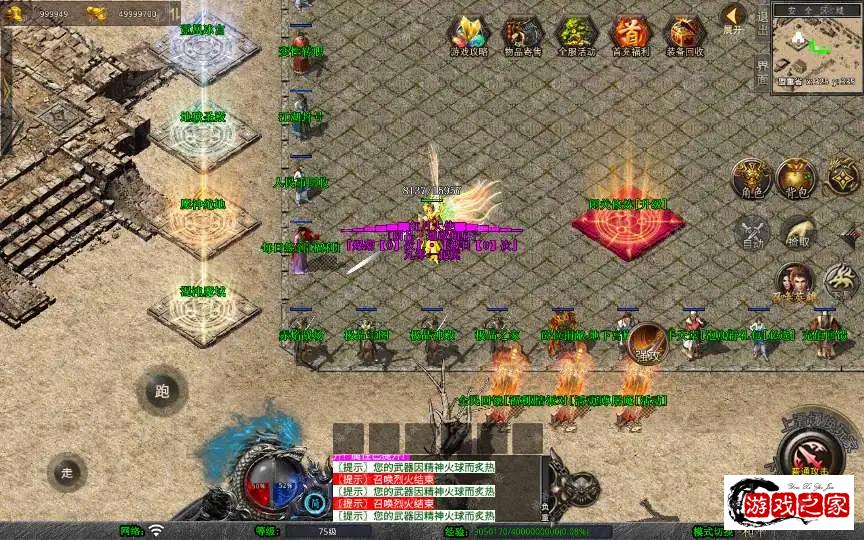
Task: Open the 物品寄售 consignment shop
Action: click(521, 36)
